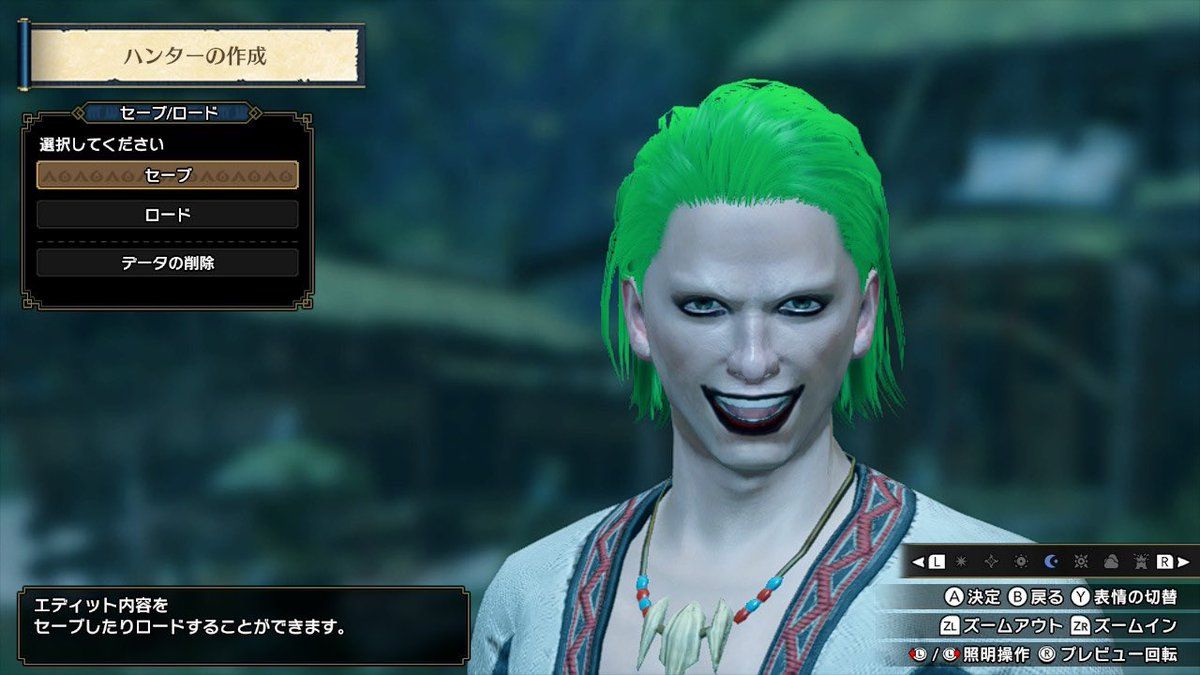The image size is (1200, 675).
Task: Choose the ロード (Load) menu option
Action: click(167, 214)
